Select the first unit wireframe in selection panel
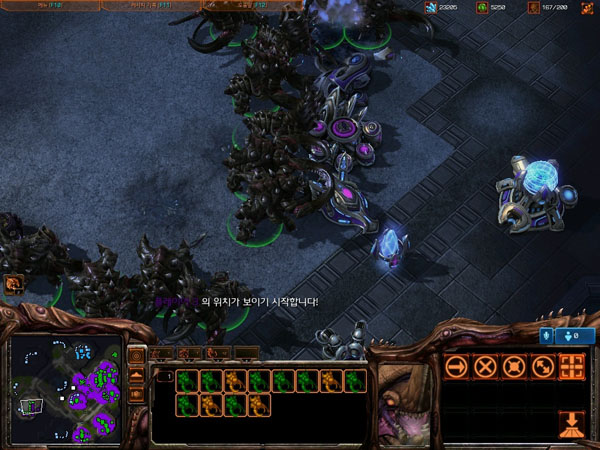 (186, 381)
